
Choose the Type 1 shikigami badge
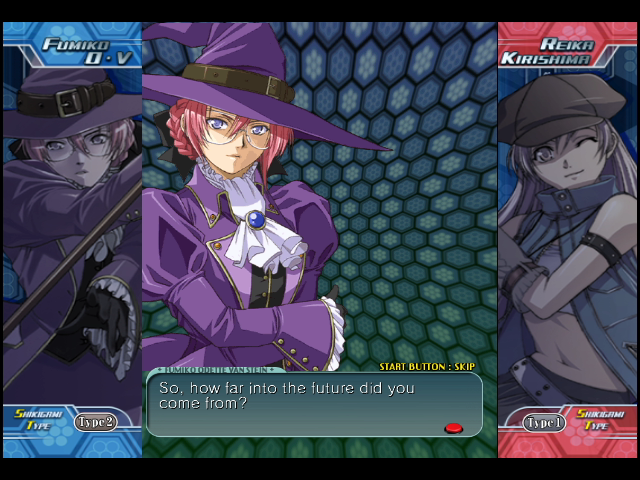coord(544,423)
